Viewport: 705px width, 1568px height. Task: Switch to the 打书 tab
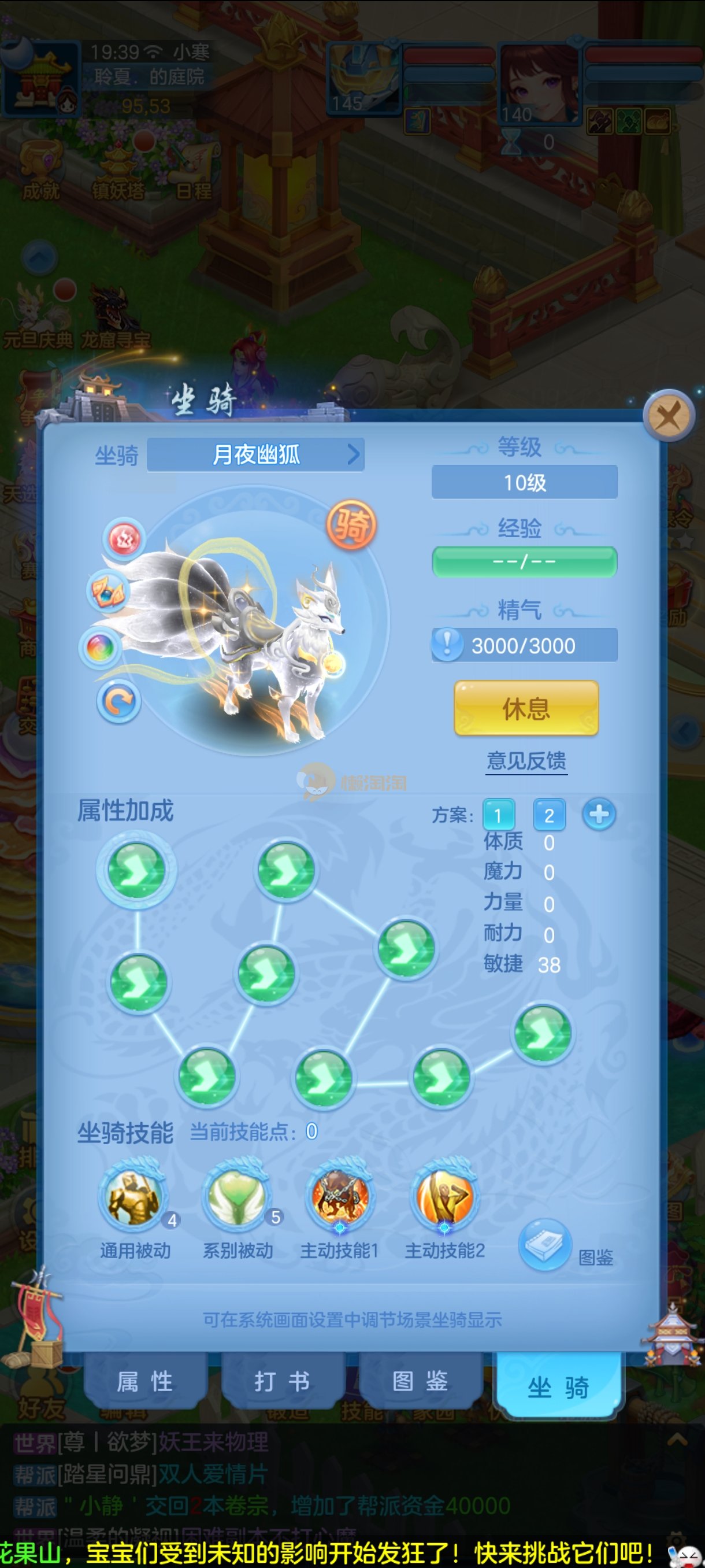[x=283, y=1381]
